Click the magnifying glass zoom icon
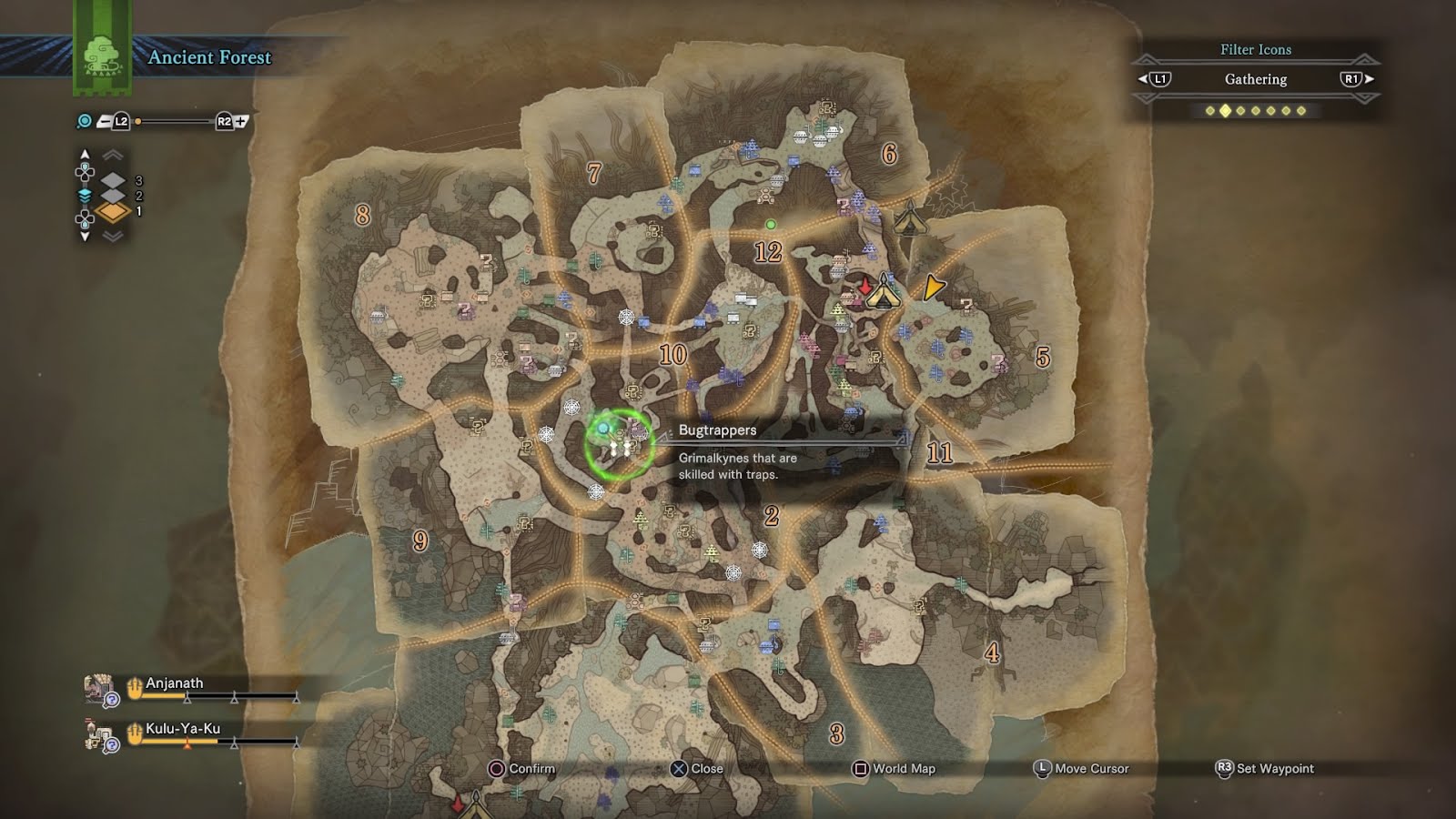The height and width of the screenshot is (819, 1456). 83,119
